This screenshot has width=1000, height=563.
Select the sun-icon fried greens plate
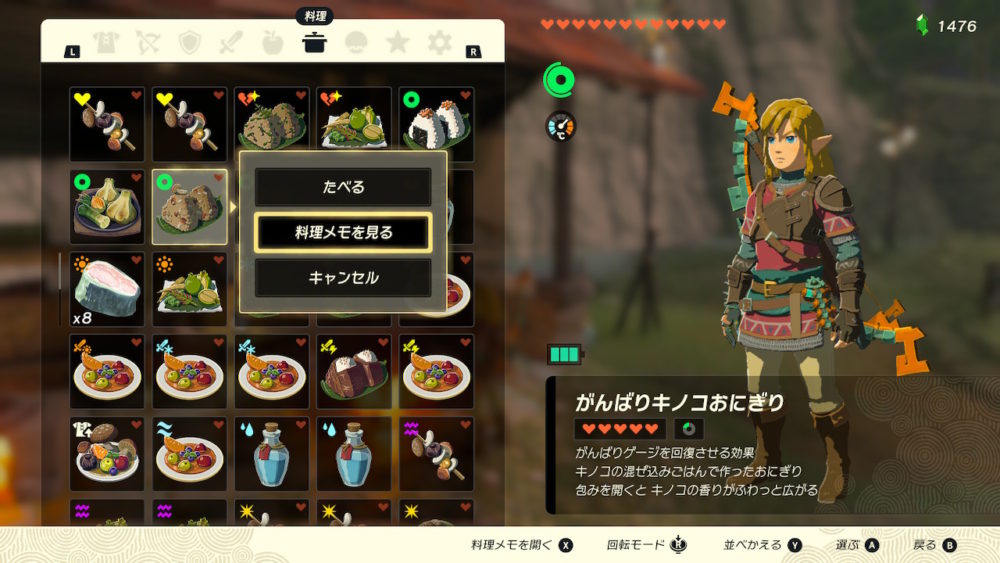(x=189, y=289)
